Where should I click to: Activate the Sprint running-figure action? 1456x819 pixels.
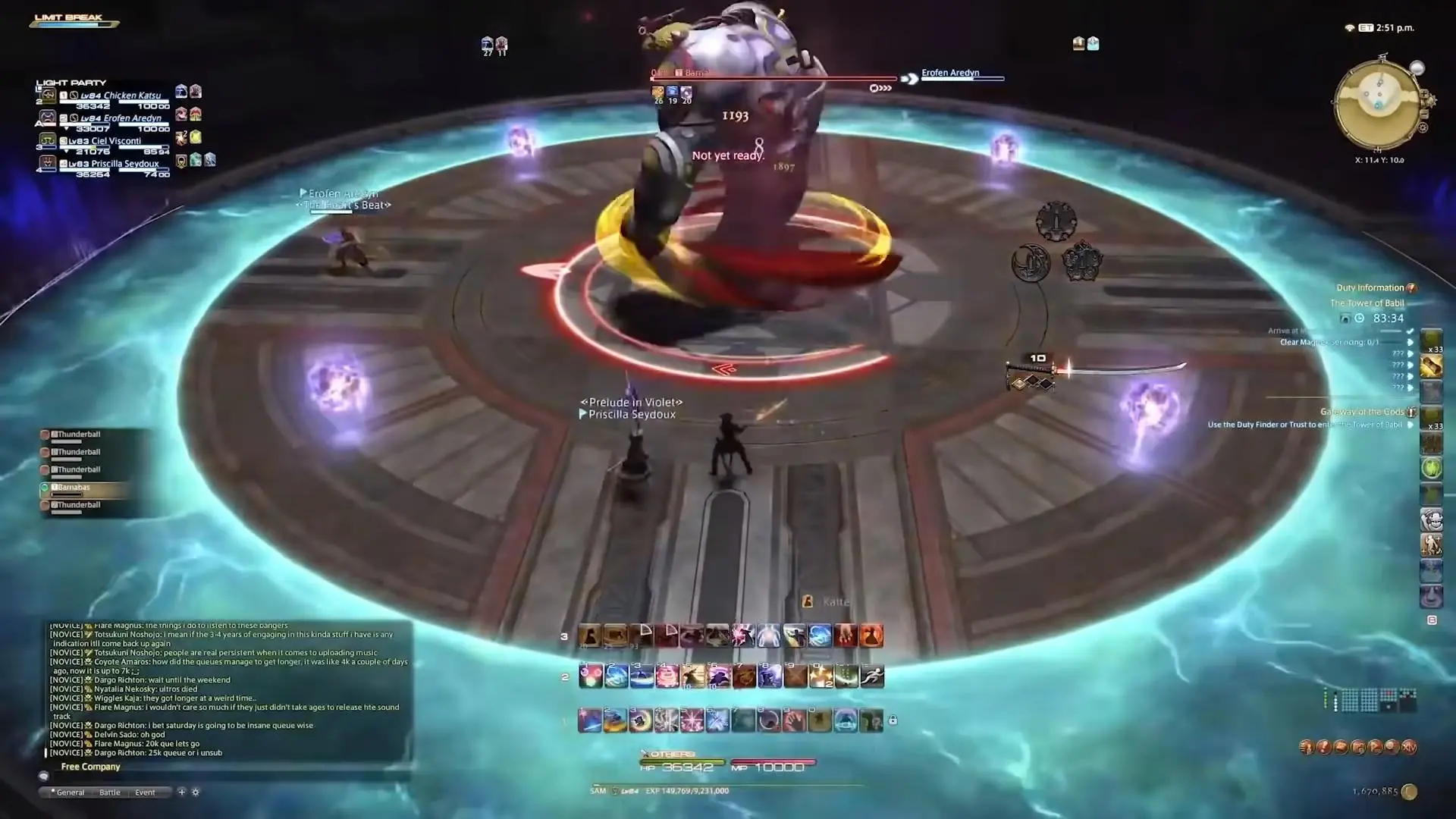point(872,676)
